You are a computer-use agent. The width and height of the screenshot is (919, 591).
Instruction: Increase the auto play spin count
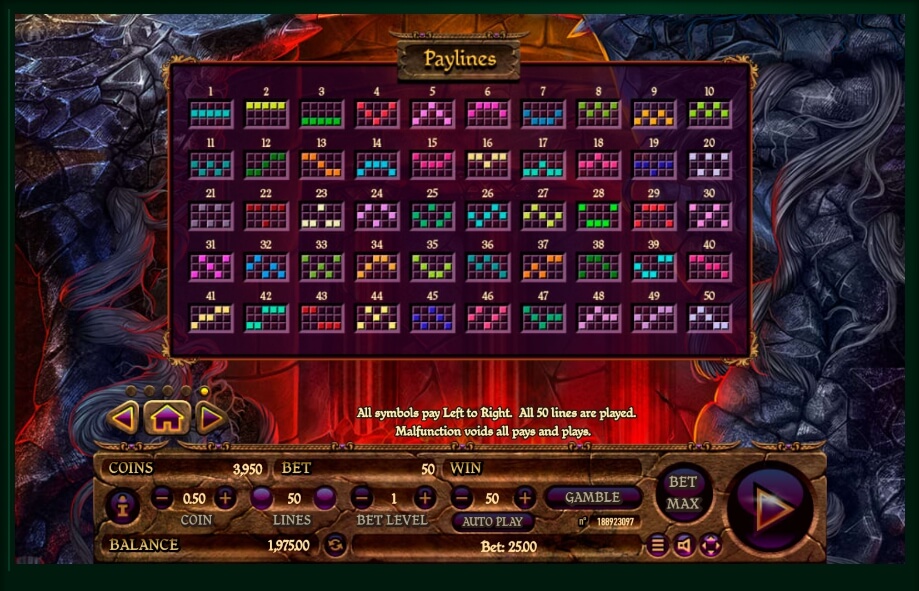tap(524, 497)
